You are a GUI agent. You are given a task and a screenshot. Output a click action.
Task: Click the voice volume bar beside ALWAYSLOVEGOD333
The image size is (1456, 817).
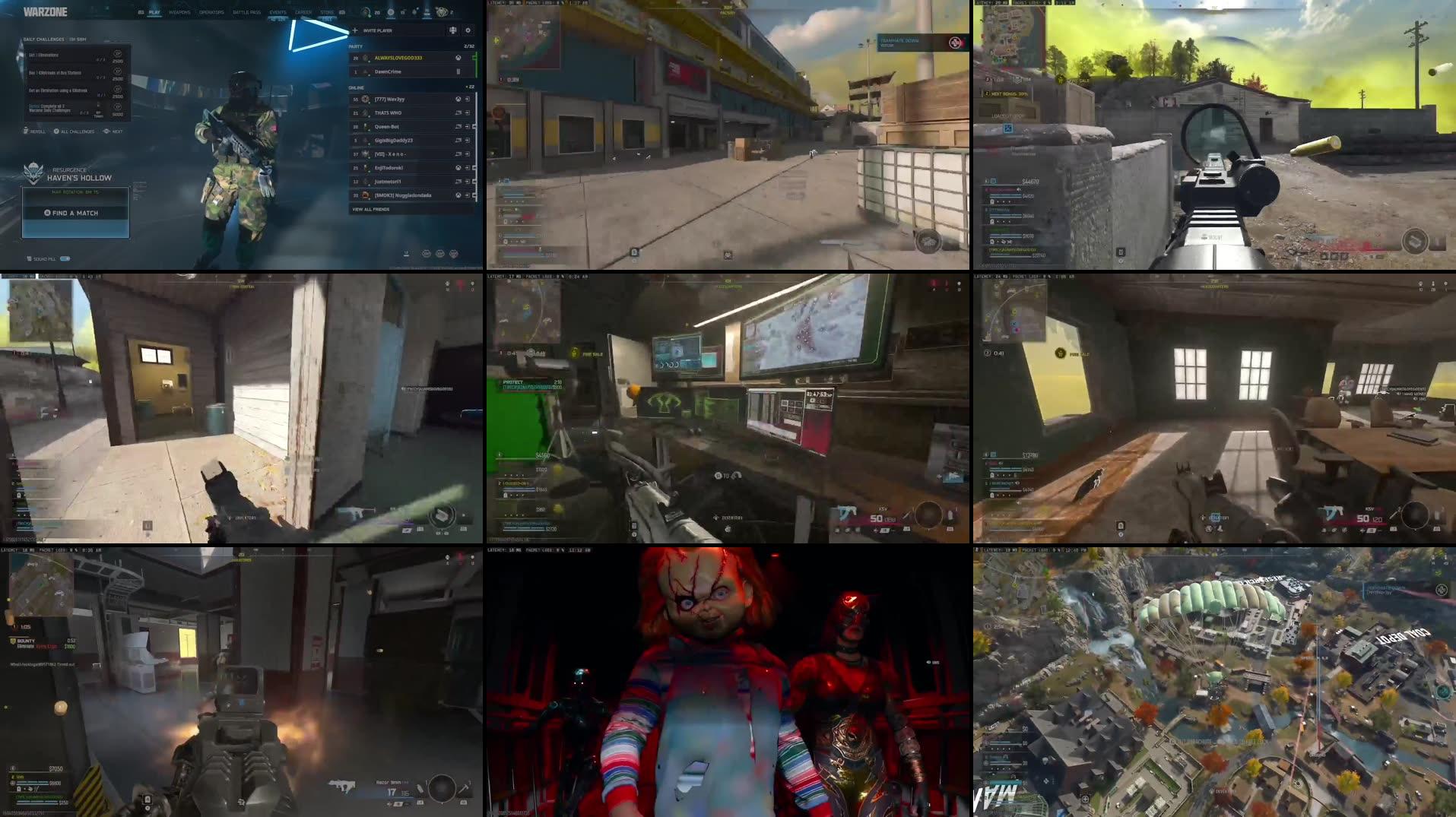point(477,57)
